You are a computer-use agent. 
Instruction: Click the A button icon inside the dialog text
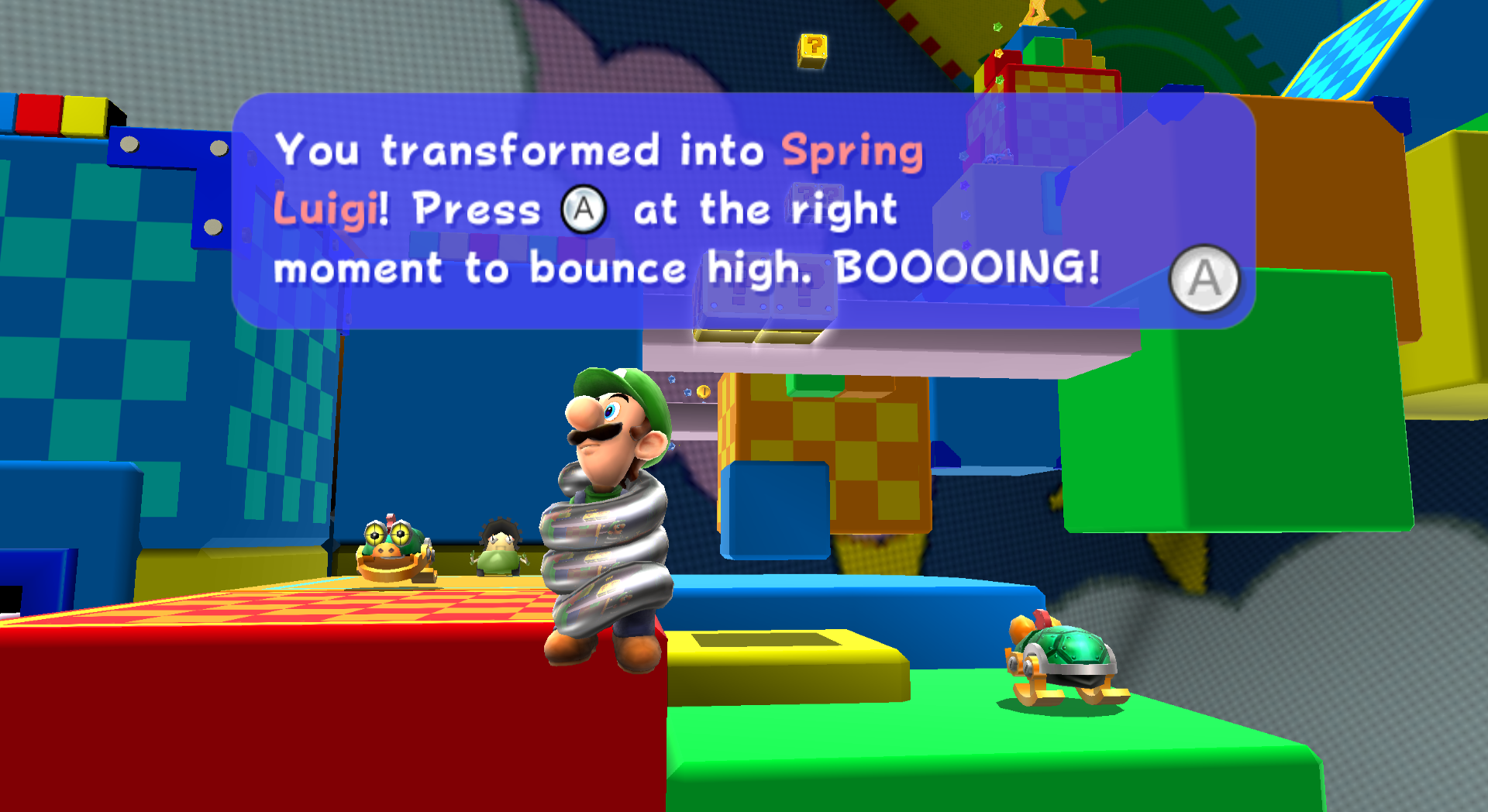pyautogui.click(x=585, y=209)
